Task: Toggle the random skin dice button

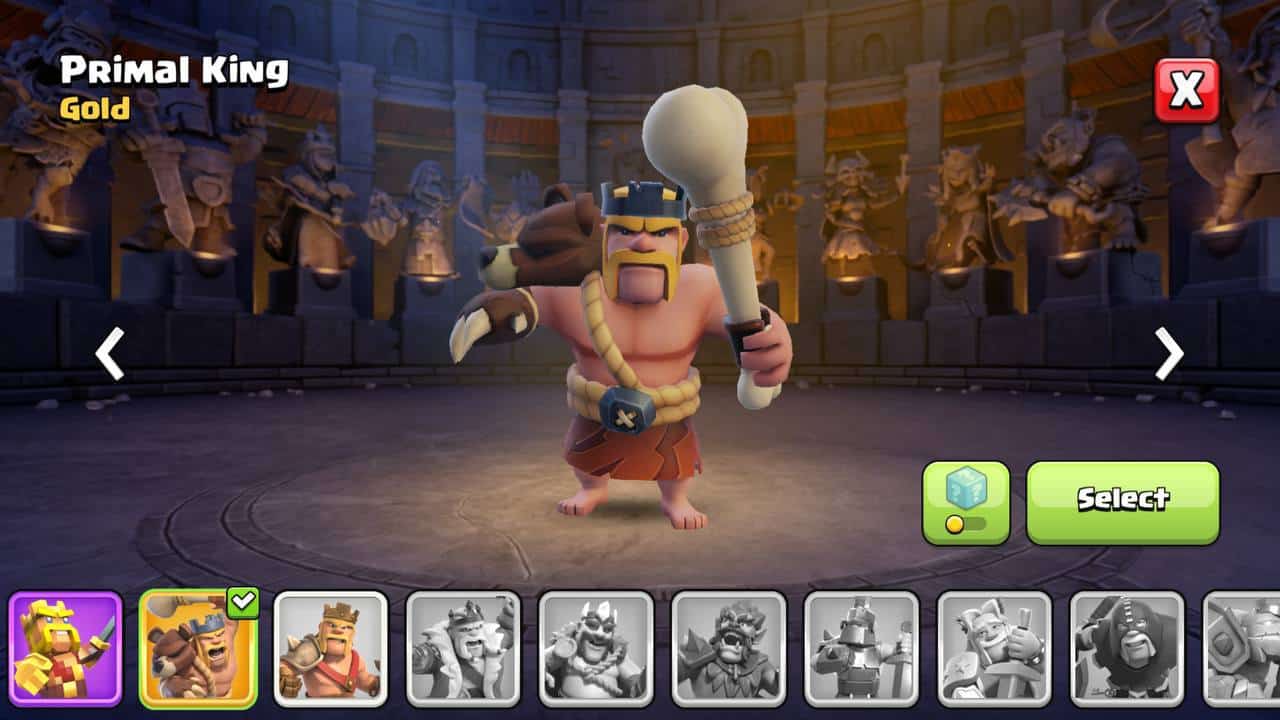Action: click(965, 502)
